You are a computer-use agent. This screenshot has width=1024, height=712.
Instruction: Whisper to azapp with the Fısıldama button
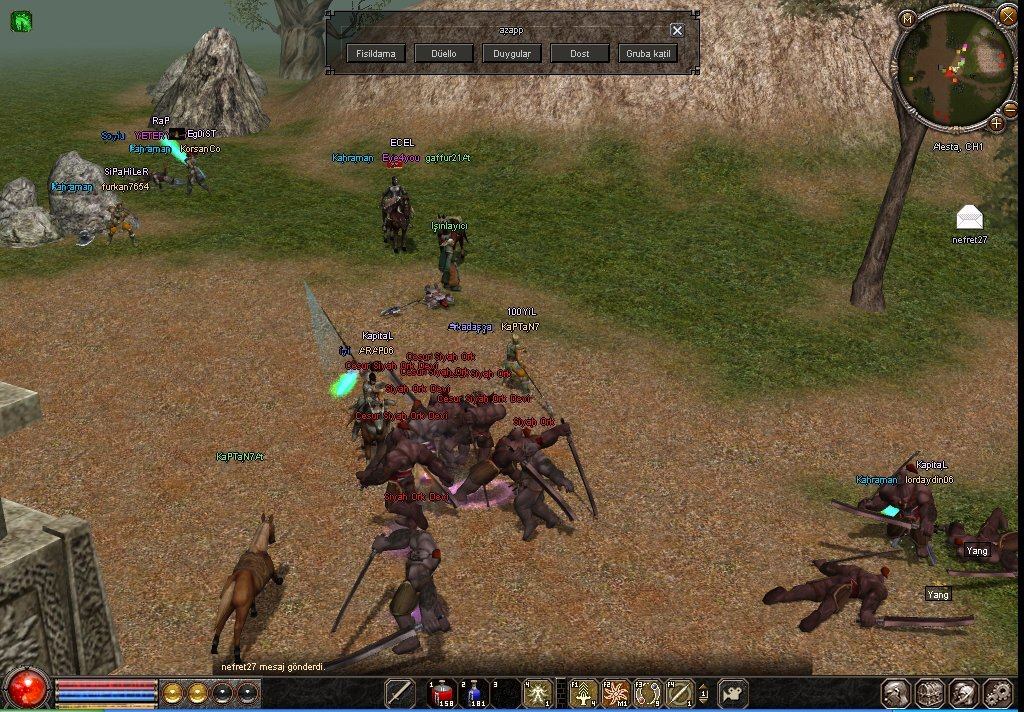[376, 53]
